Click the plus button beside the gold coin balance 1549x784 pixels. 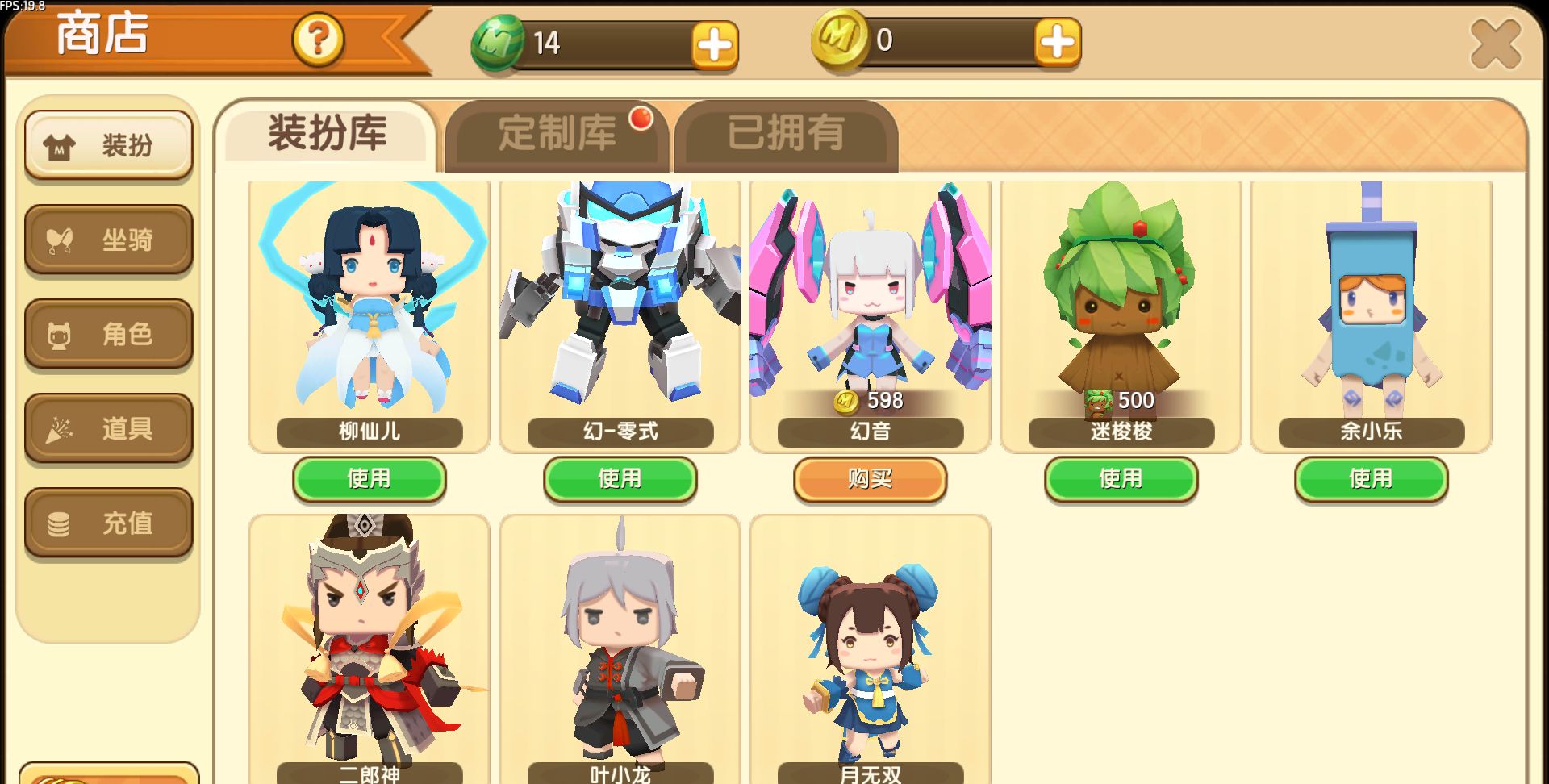click(1058, 42)
